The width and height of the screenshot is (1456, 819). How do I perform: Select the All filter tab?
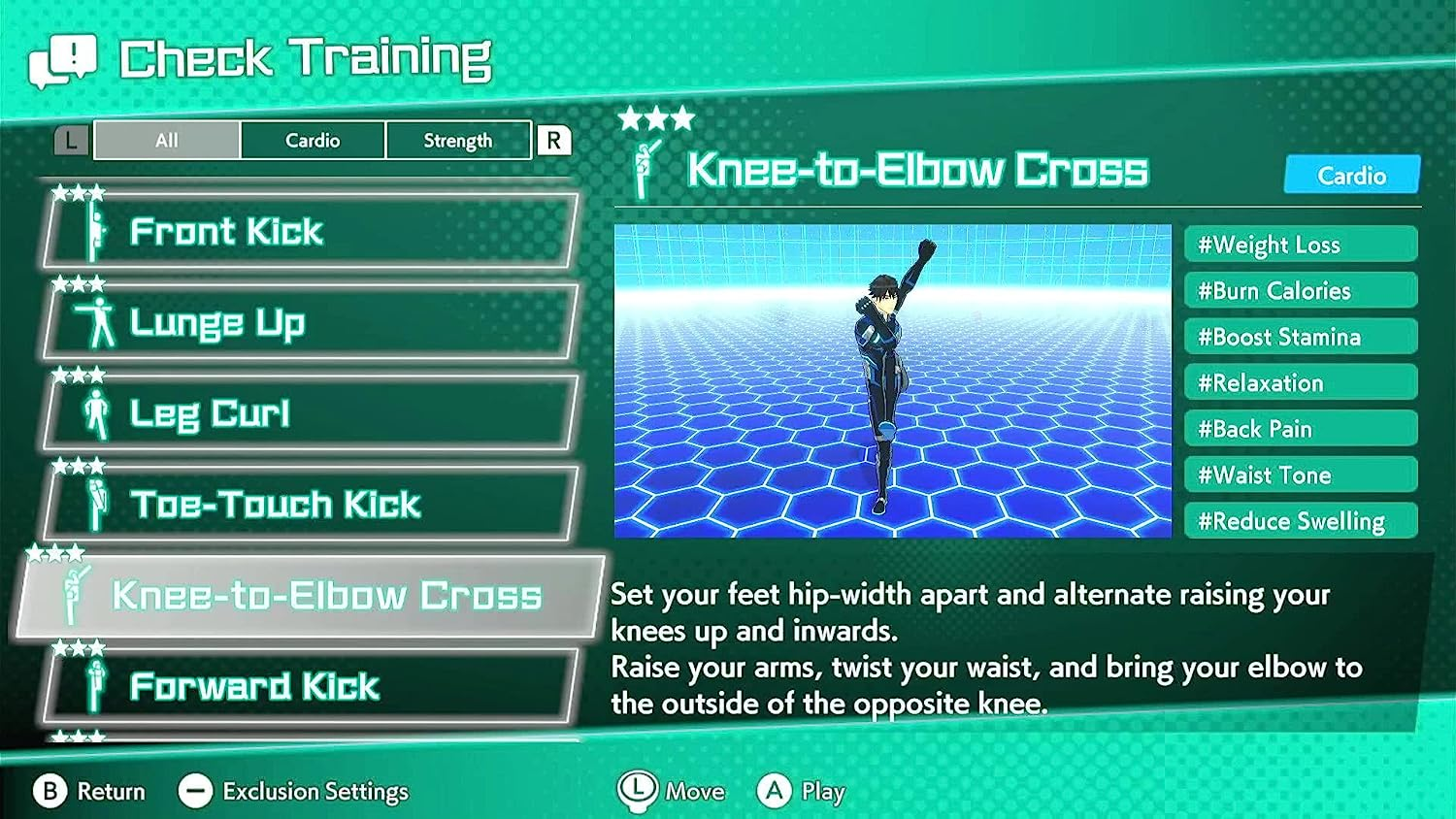166,140
